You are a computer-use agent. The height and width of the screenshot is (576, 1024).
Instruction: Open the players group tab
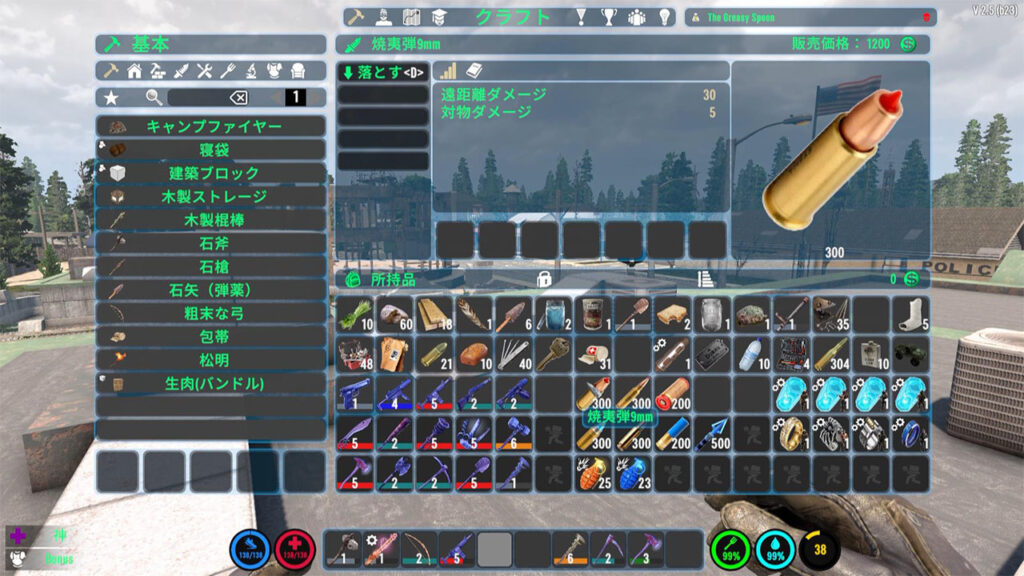pos(637,17)
